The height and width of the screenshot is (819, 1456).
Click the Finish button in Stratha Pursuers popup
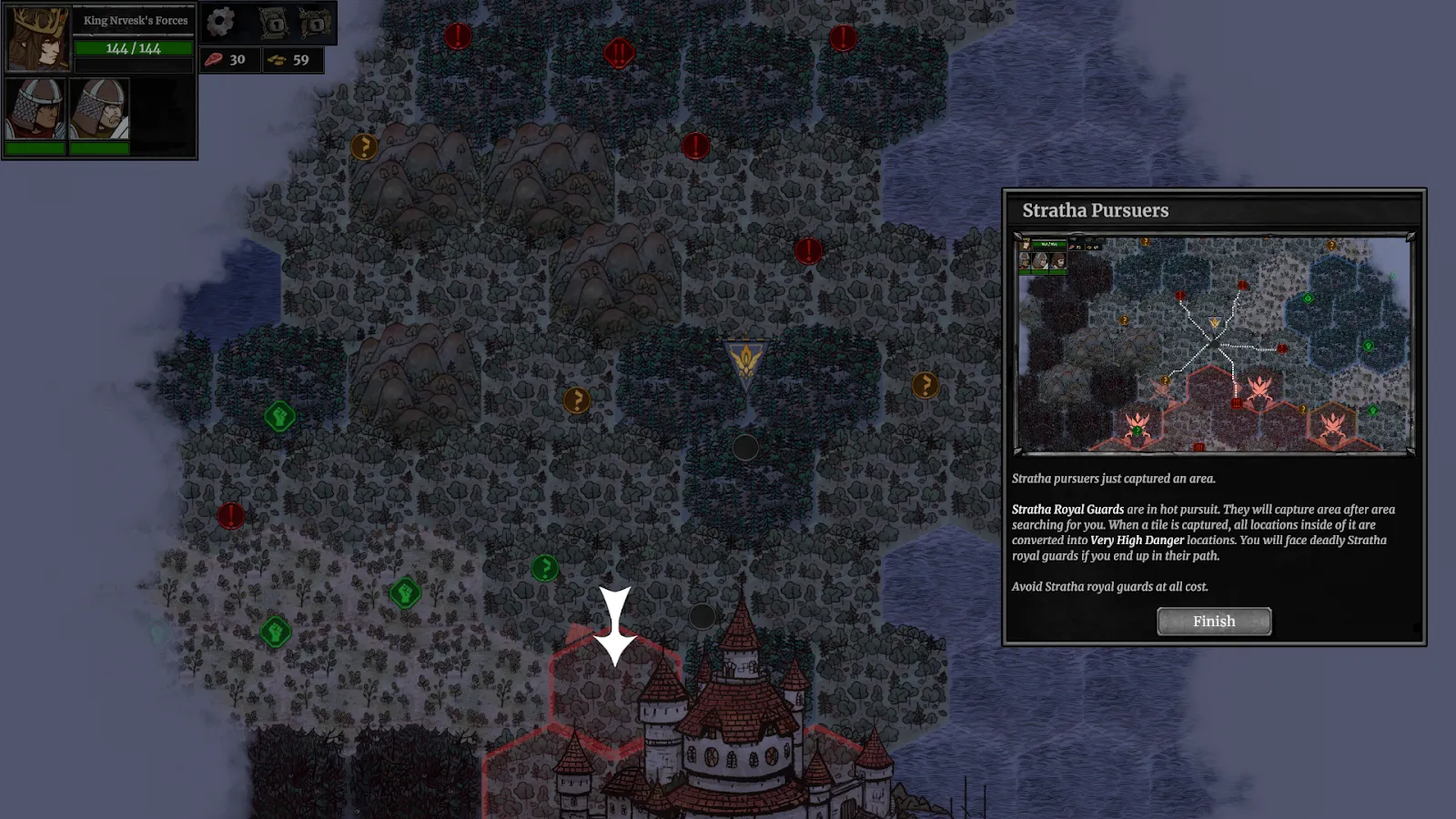pyautogui.click(x=1214, y=622)
